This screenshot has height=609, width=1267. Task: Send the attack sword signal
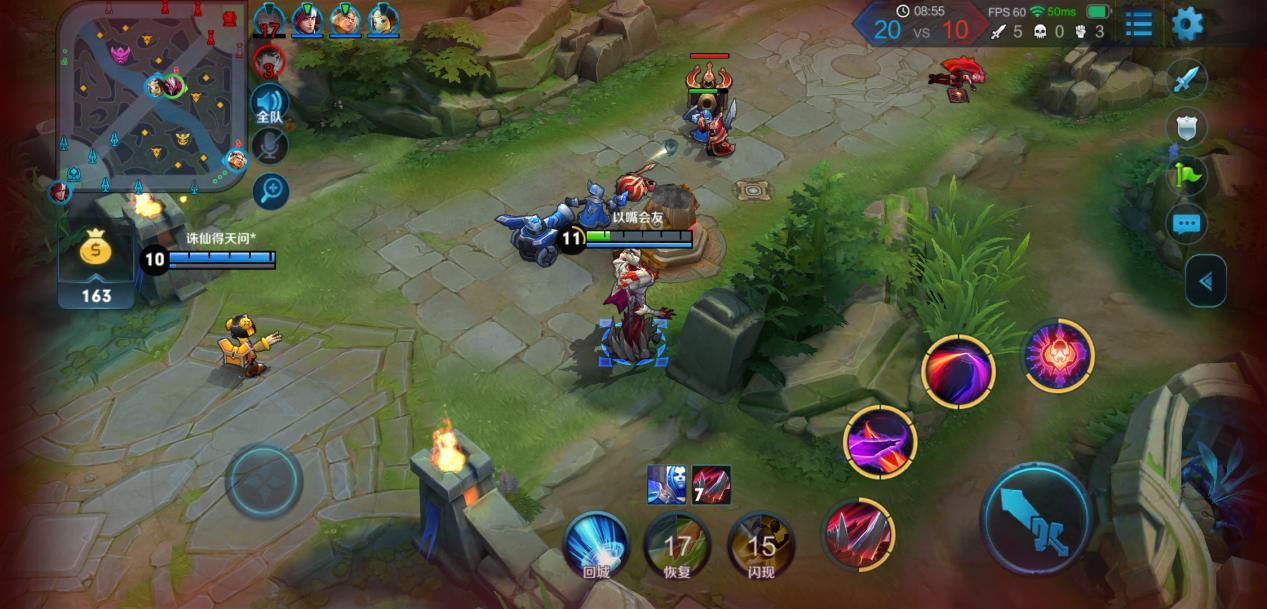click(1186, 81)
